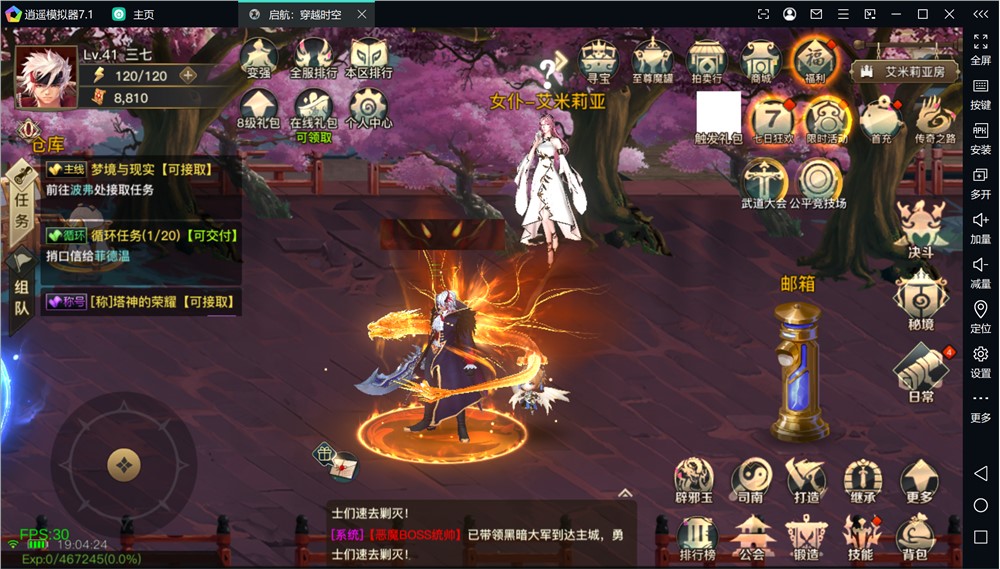Open the 背包 backpack icon
Image resolution: width=1000 pixels, height=569 pixels.
(x=915, y=538)
